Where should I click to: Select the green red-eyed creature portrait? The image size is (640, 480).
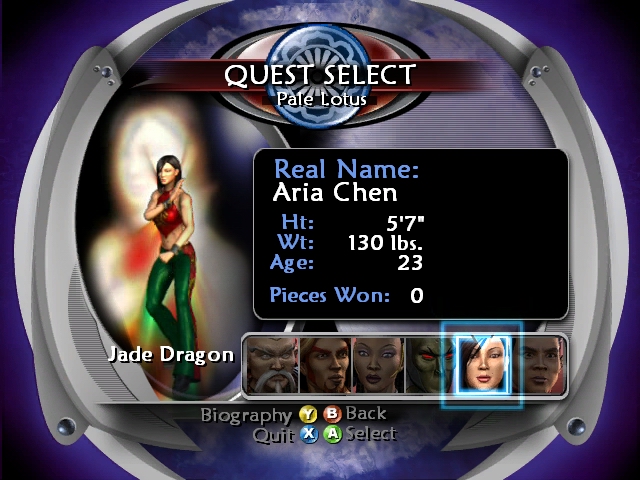click(428, 364)
